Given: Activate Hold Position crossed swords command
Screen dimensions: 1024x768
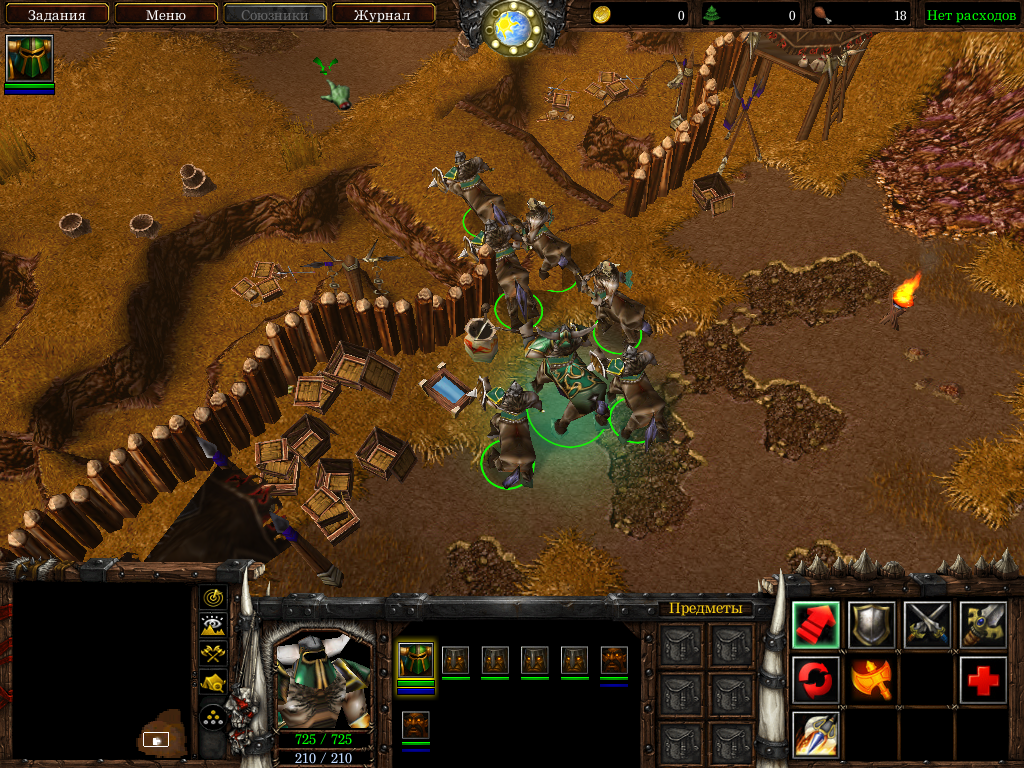Looking at the screenshot, I should click(x=927, y=625).
